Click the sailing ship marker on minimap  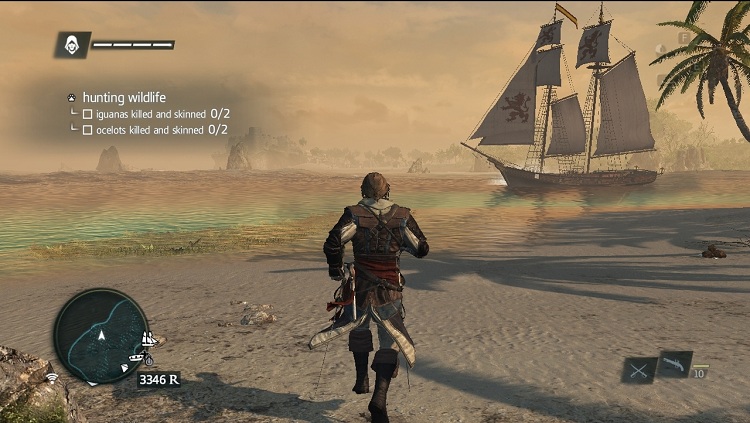coord(150,340)
